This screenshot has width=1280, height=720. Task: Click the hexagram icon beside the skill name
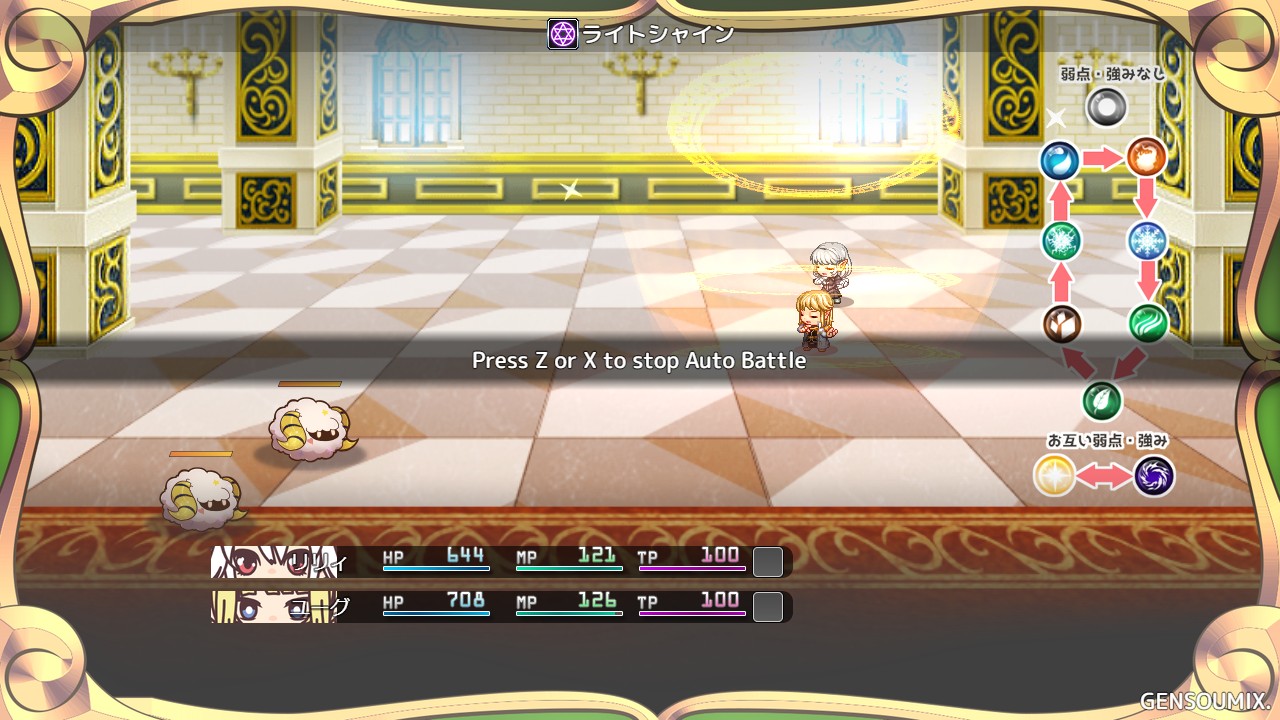point(563,34)
